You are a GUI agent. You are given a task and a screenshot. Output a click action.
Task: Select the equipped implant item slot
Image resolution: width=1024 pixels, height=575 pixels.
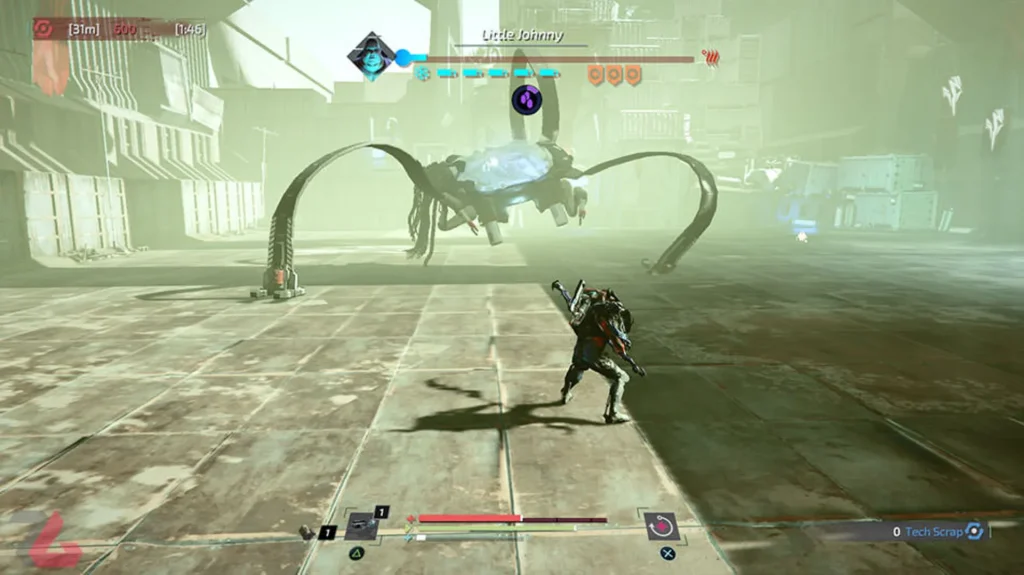[x=360, y=525]
